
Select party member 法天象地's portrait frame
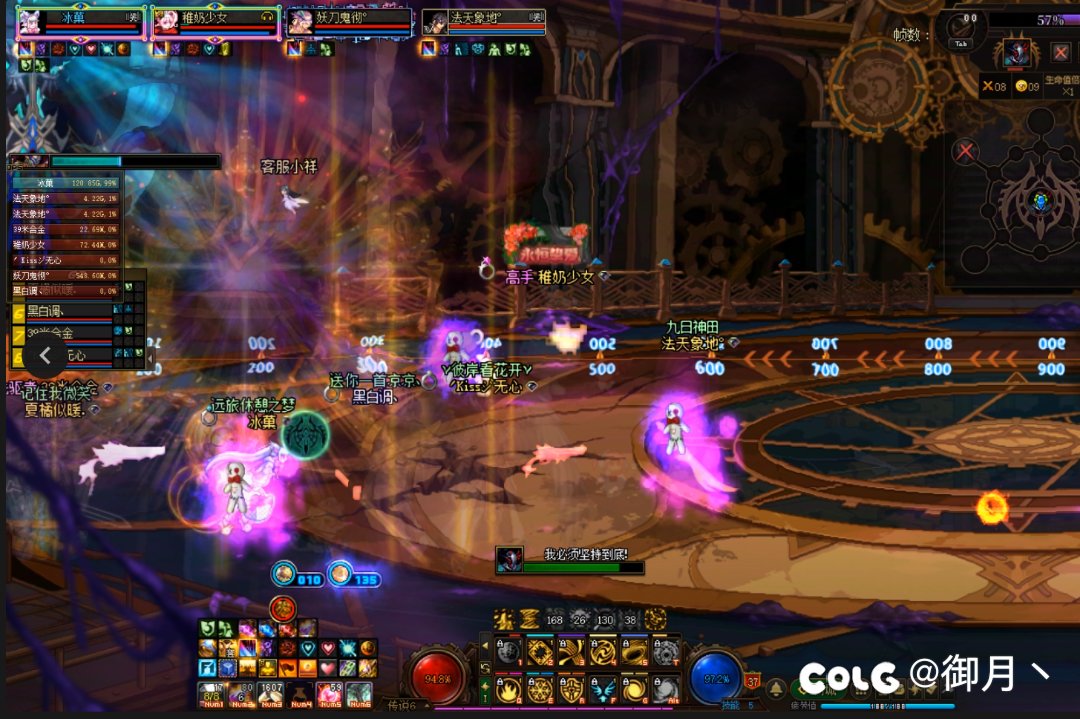click(x=434, y=23)
